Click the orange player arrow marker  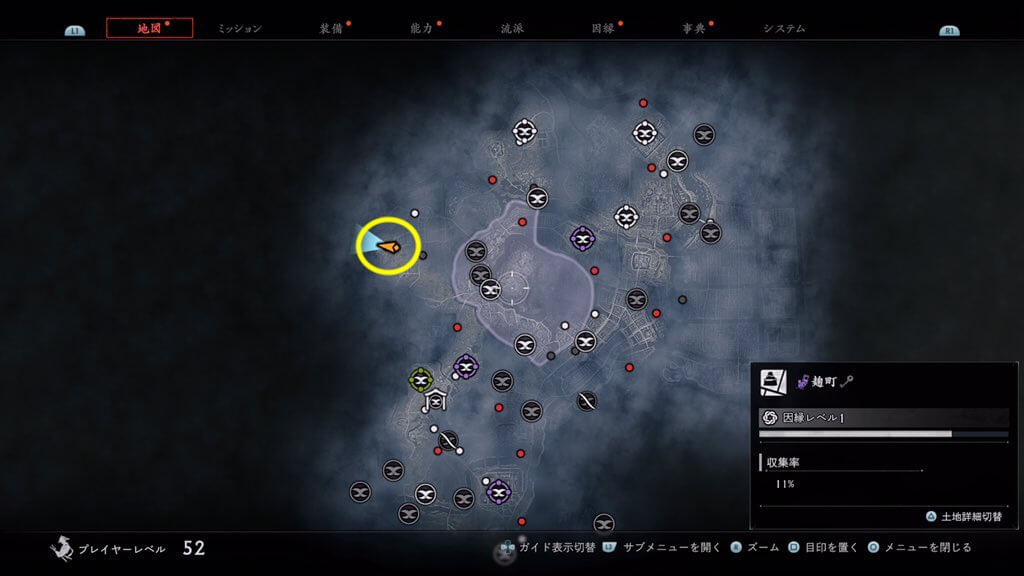coord(388,245)
